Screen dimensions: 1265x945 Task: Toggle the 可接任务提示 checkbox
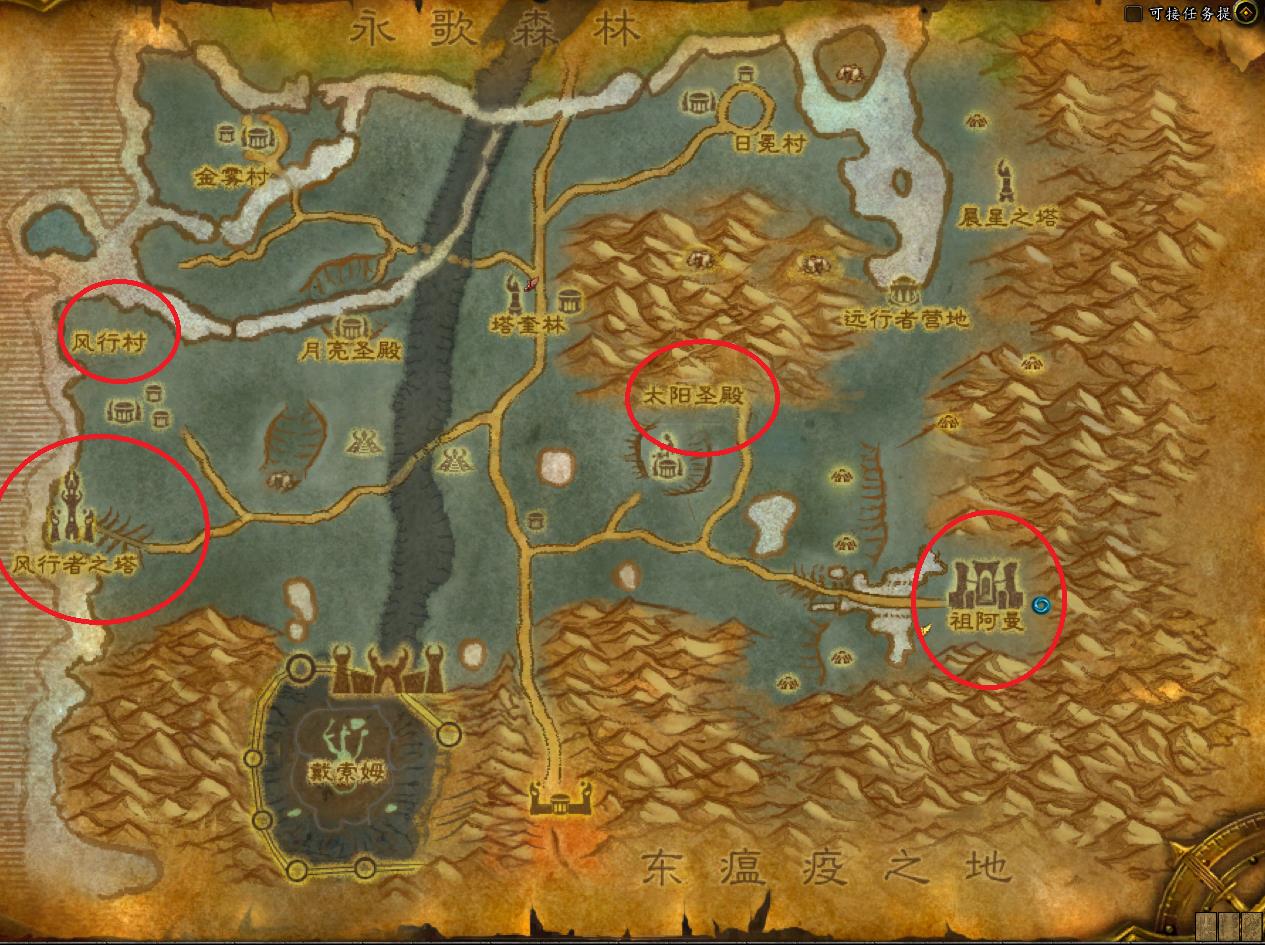1133,14
